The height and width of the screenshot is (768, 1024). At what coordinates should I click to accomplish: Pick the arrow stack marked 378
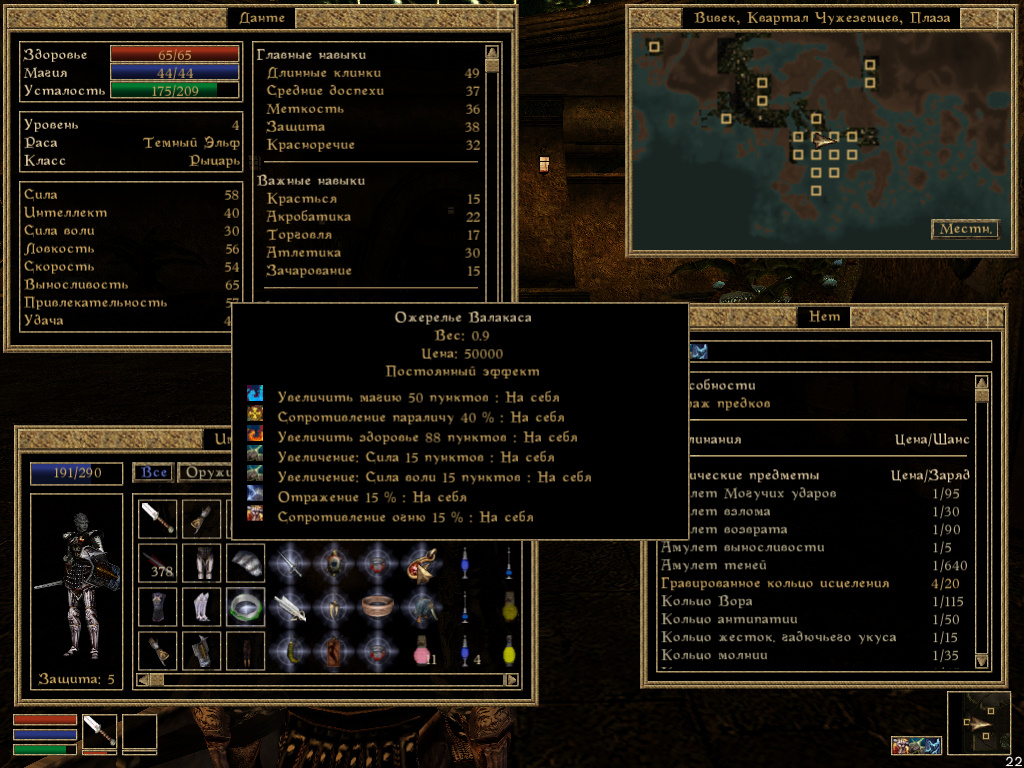coord(158,562)
